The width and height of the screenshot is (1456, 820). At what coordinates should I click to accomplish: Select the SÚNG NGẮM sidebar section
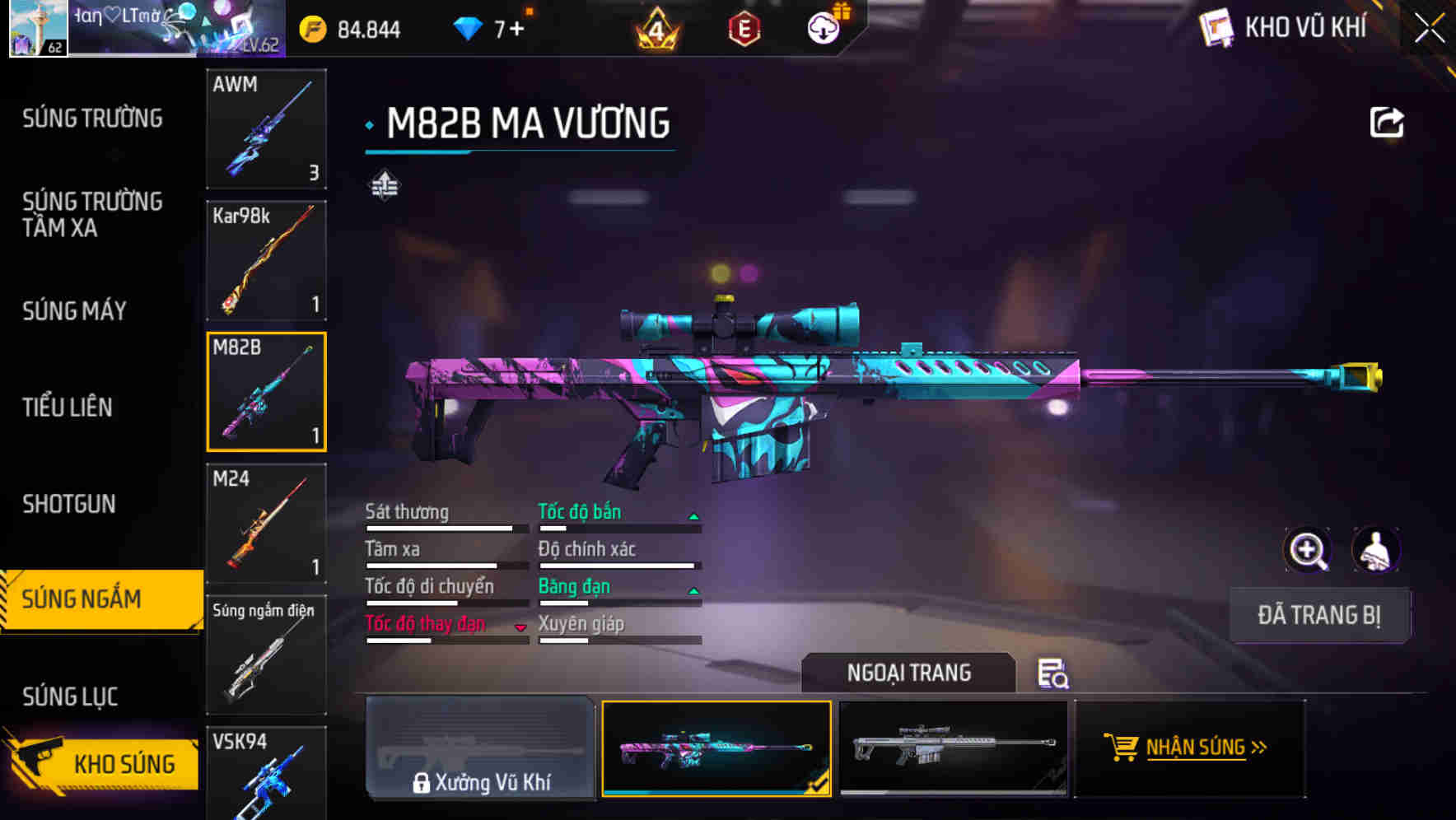[x=82, y=599]
